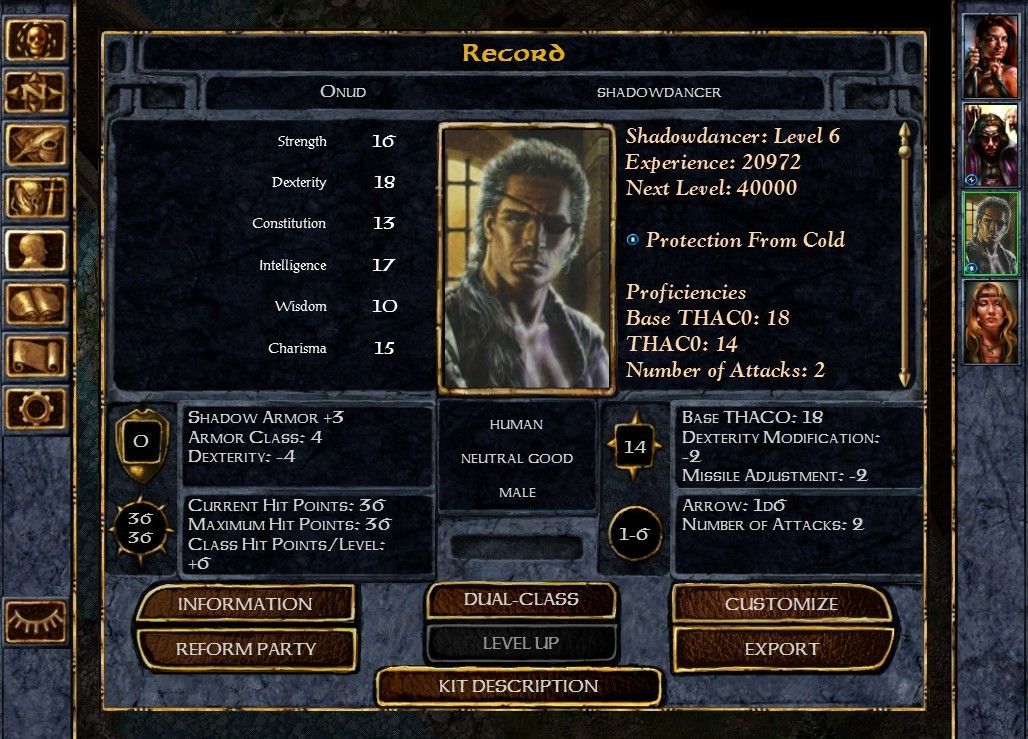Select the blonde woman party portrait
Screen dimensions: 1028x739
pos(990,322)
